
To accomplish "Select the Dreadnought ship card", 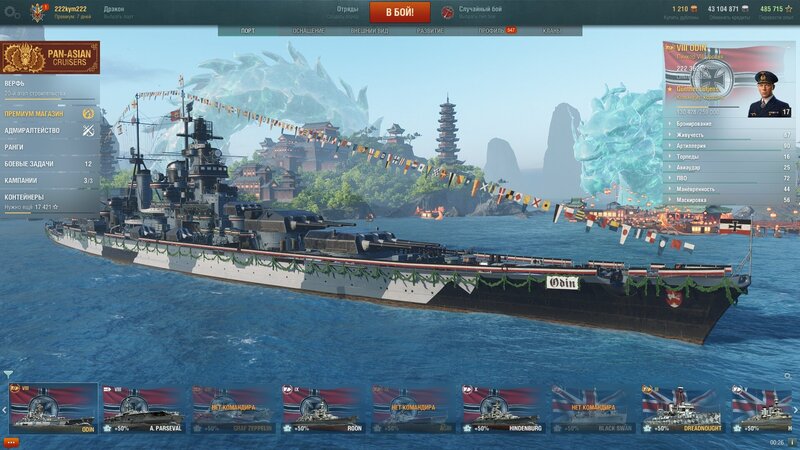I will (x=683, y=408).
